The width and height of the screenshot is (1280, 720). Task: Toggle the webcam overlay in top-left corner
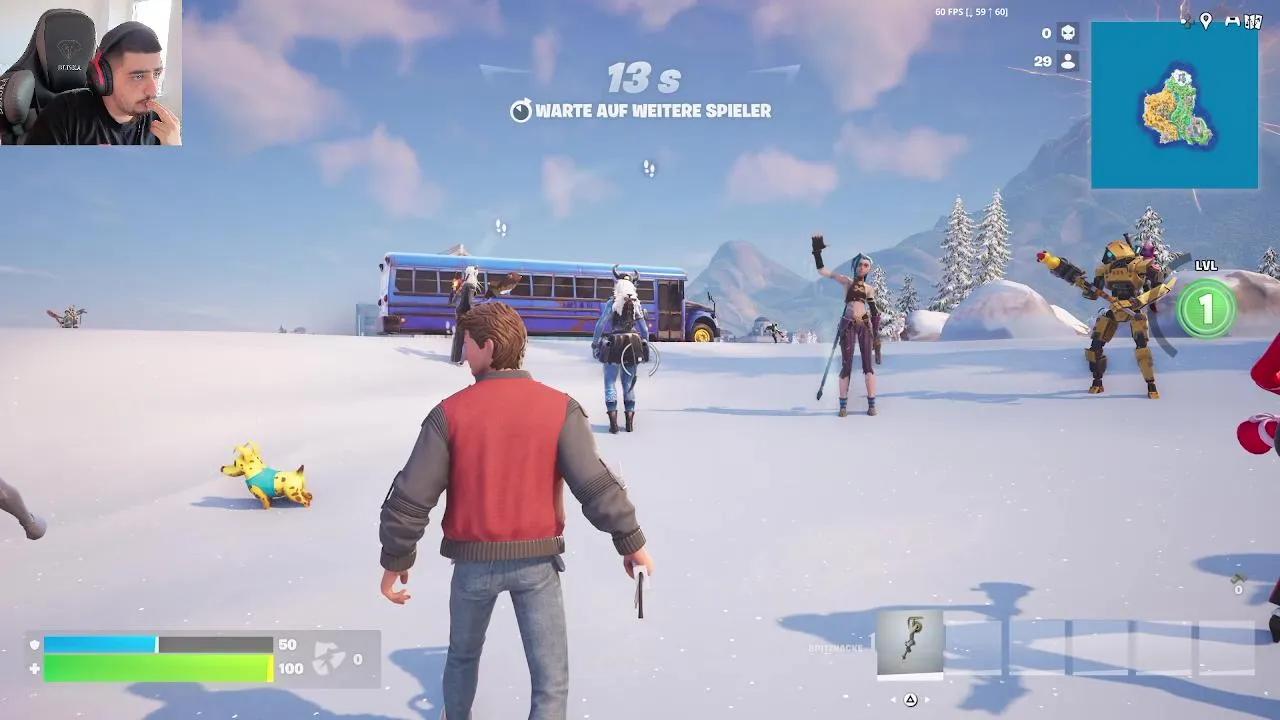[90, 70]
